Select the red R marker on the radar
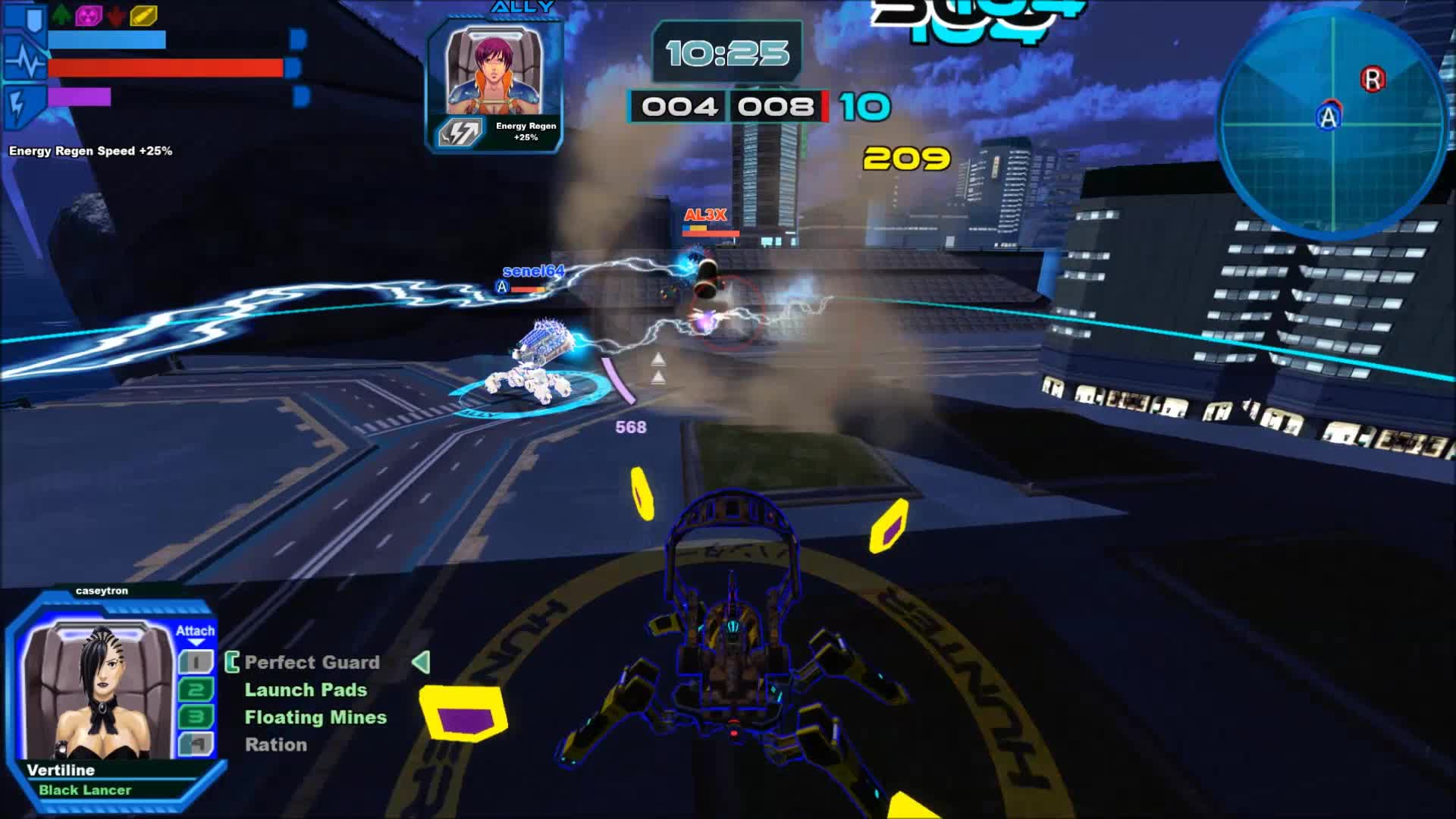The image size is (1456, 819). click(x=1373, y=79)
